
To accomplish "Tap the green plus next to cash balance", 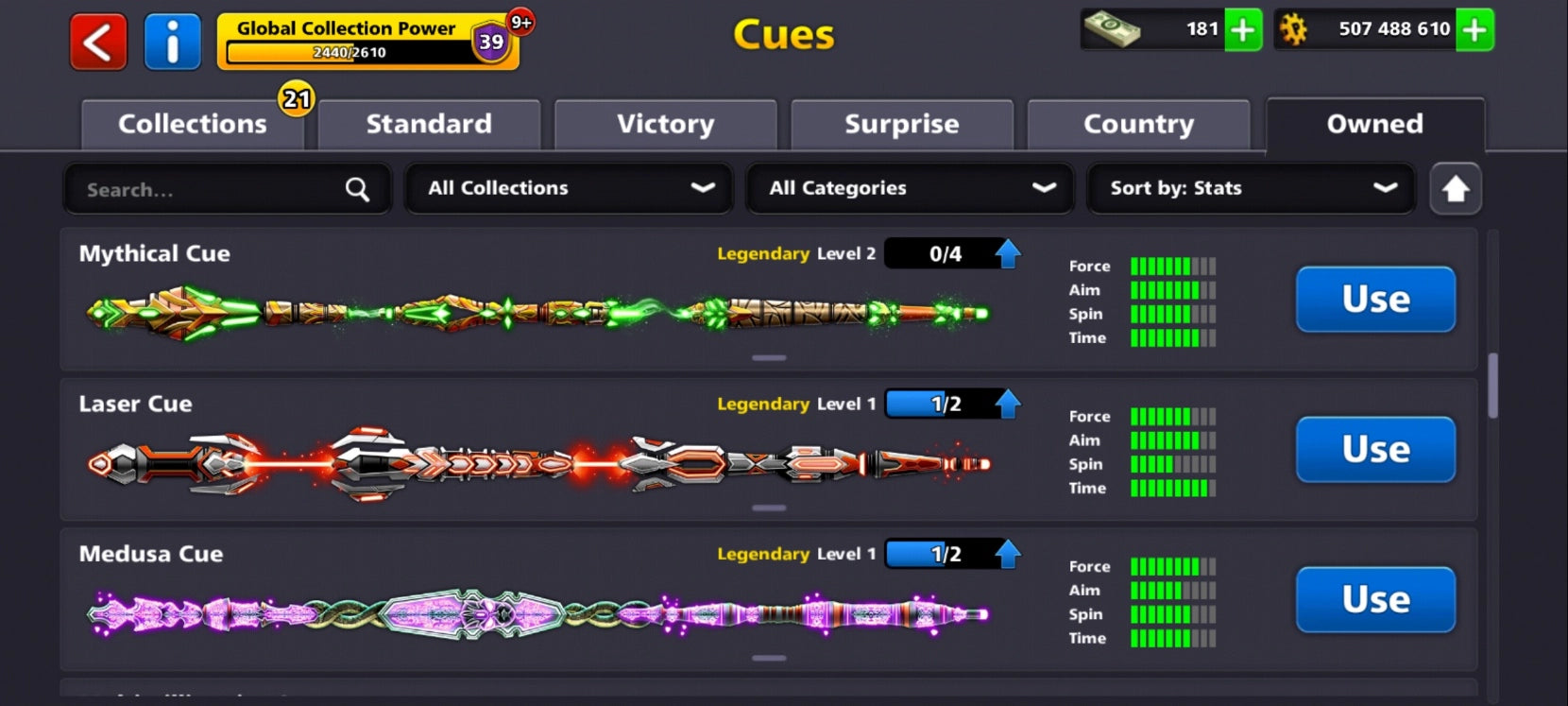I will click(x=1245, y=30).
